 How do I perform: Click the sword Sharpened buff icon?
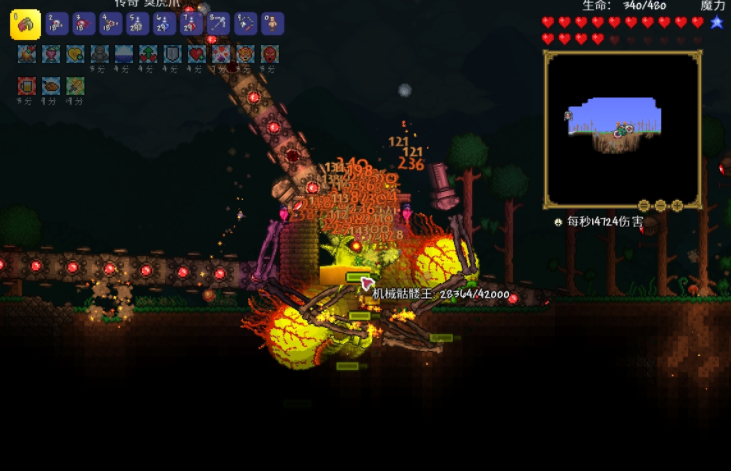pos(75,86)
